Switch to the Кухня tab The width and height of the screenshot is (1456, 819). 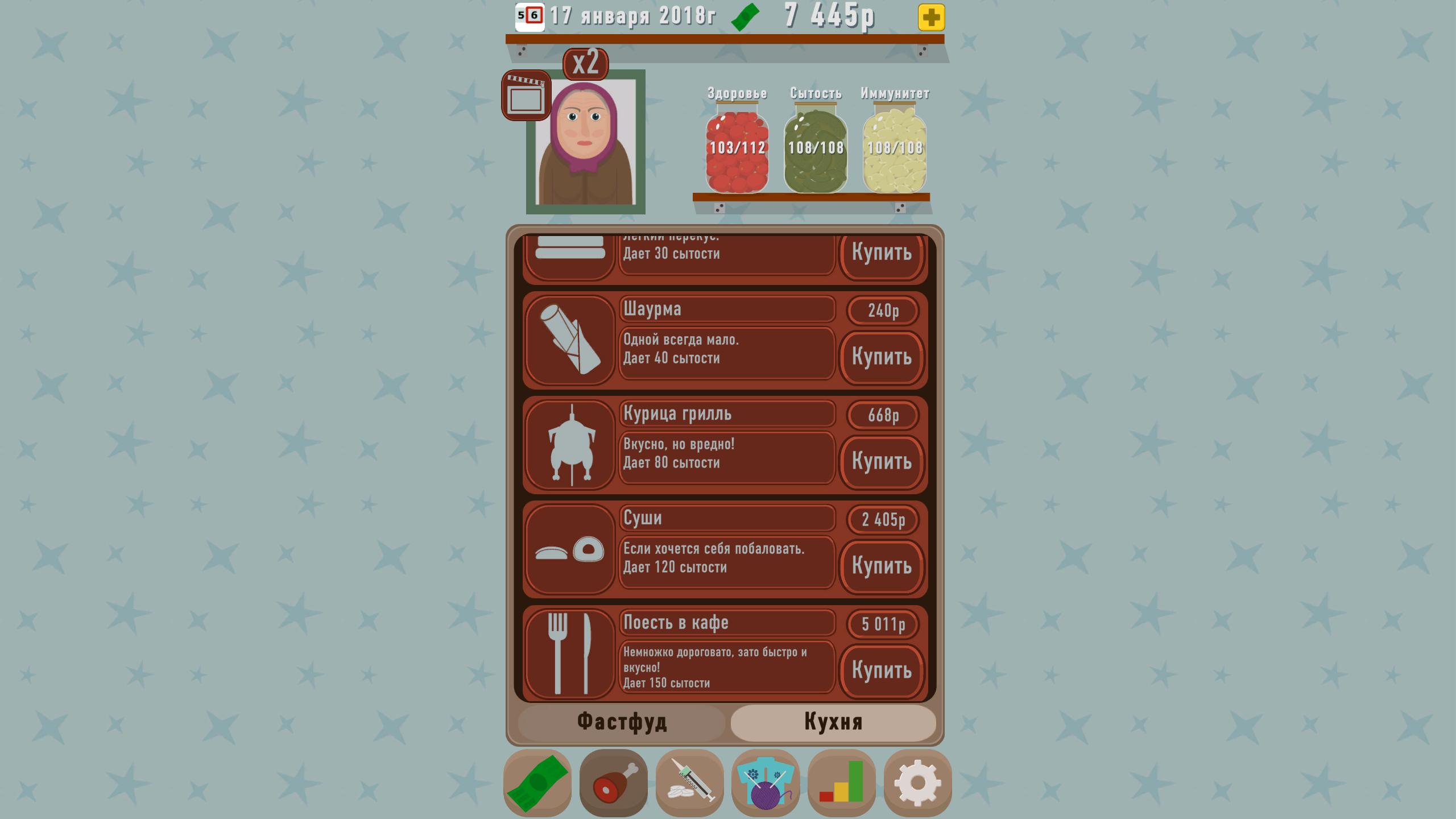tap(833, 721)
